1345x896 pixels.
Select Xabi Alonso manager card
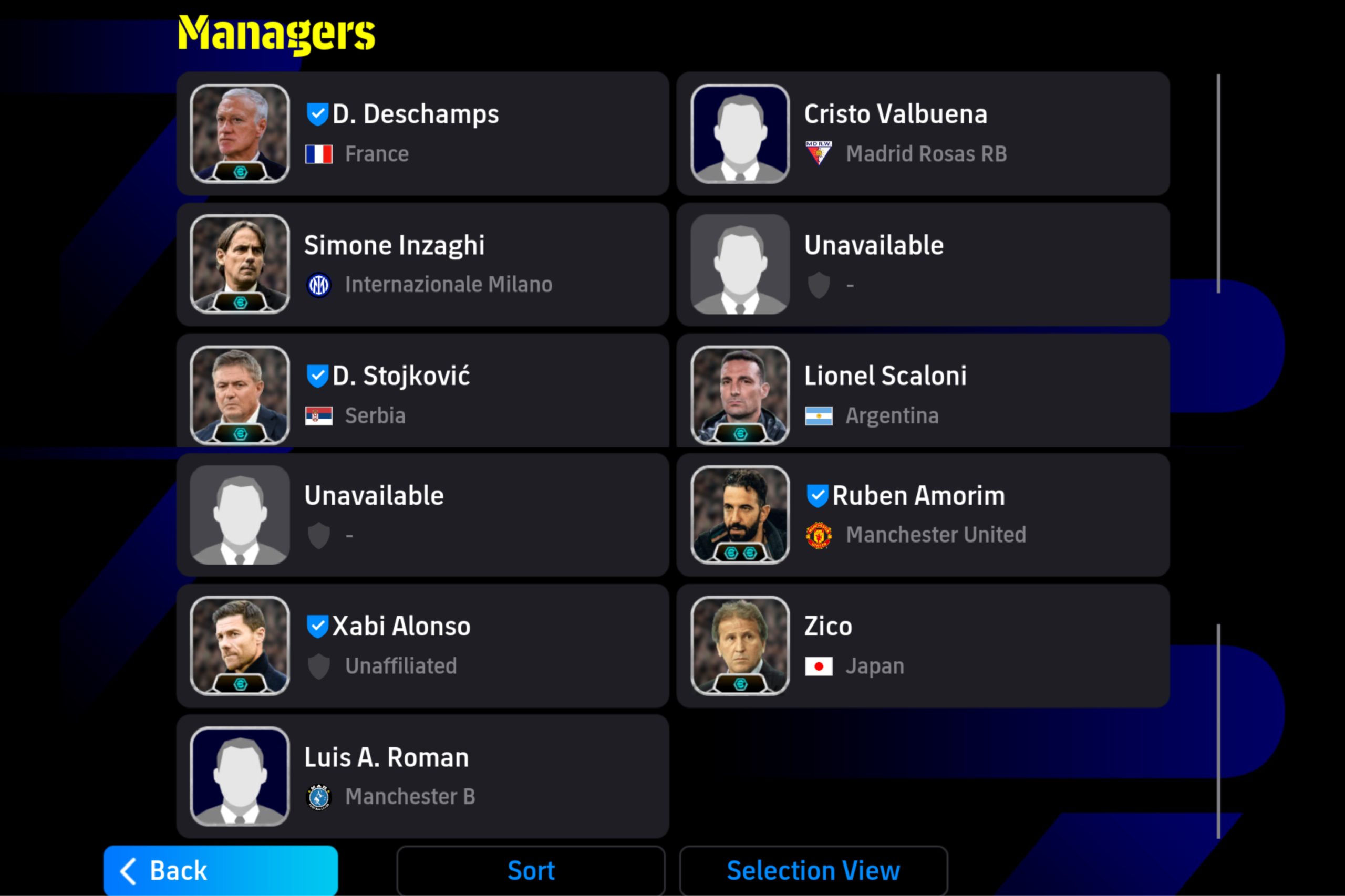click(423, 645)
